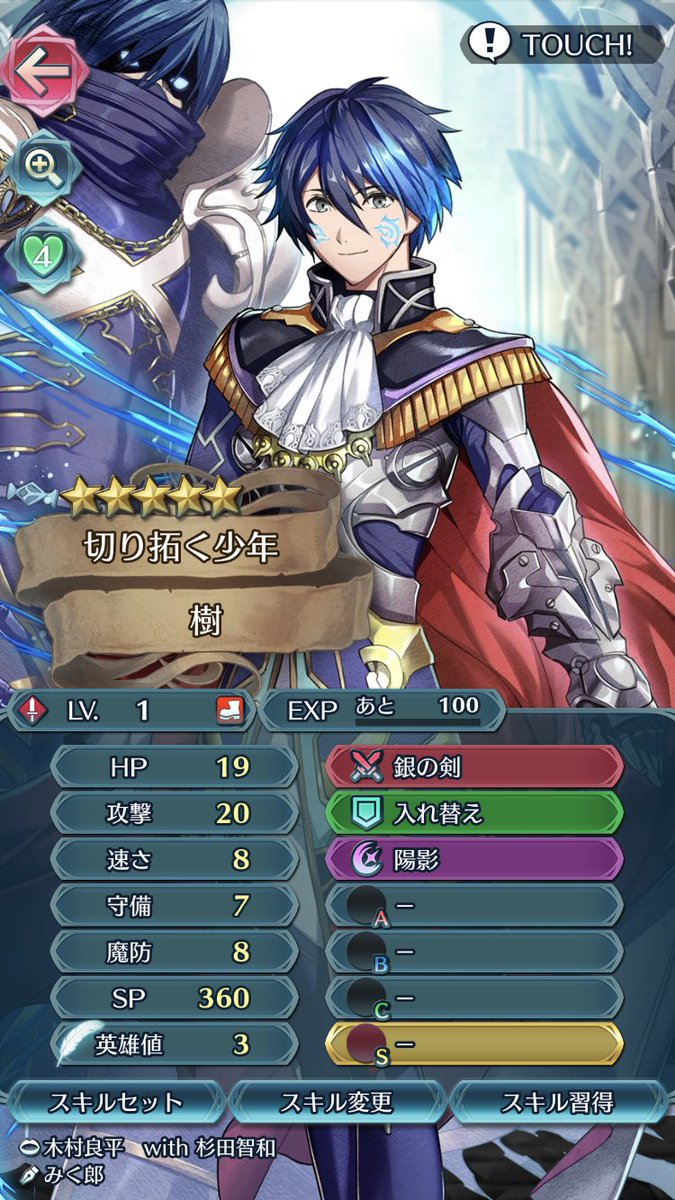Tap the TOUCH! speech prompt
Image resolution: width=675 pixels, height=1200 pixels.
562,45
